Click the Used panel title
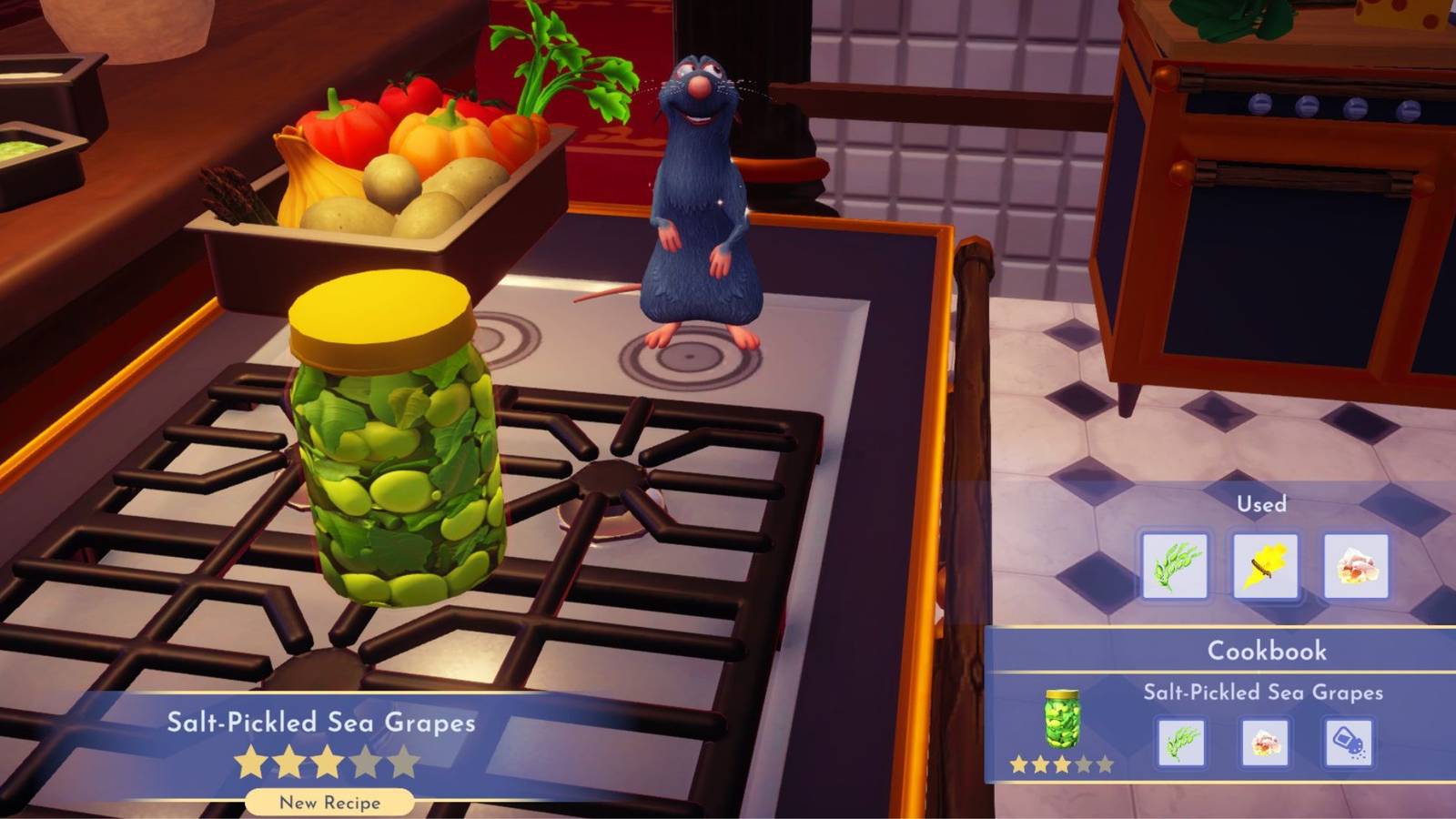This screenshot has height=819, width=1456. pyautogui.click(x=1259, y=504)
